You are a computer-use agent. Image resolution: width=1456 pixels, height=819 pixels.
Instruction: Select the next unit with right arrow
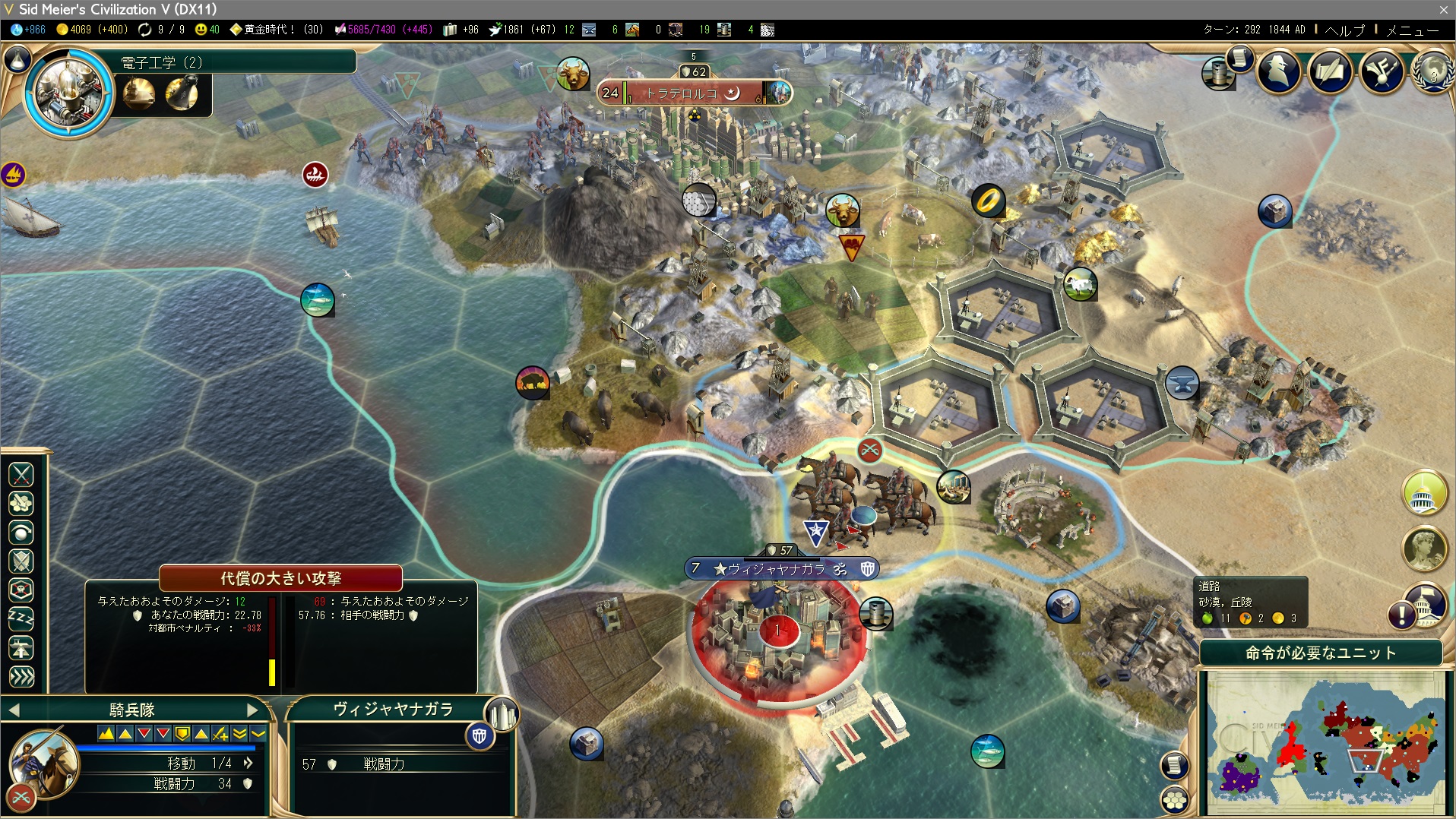(253, 710)
